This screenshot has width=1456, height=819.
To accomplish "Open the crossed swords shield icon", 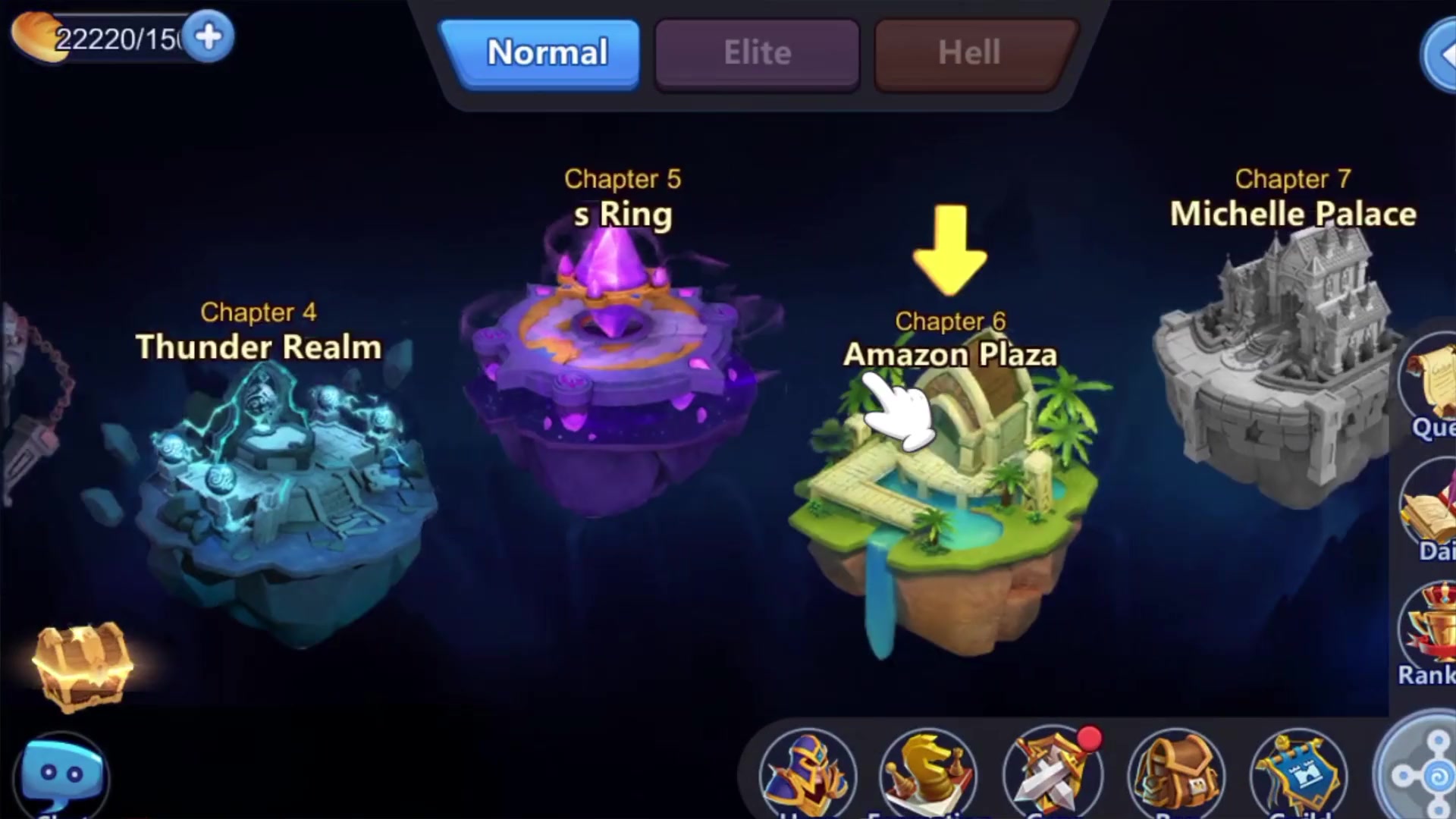I will [1053, 775].
